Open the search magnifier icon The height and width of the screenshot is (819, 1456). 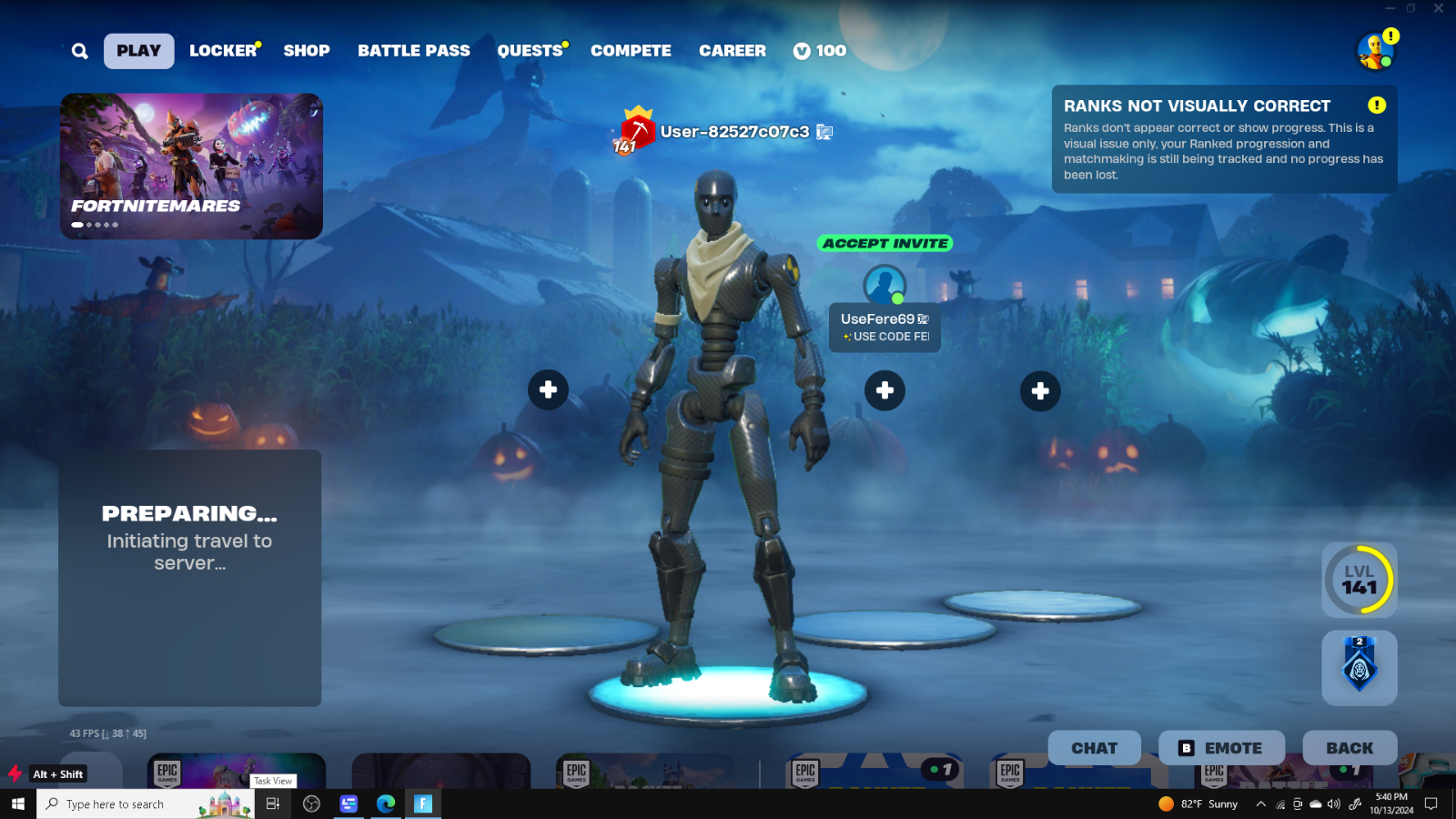click(x=79, y=50)
